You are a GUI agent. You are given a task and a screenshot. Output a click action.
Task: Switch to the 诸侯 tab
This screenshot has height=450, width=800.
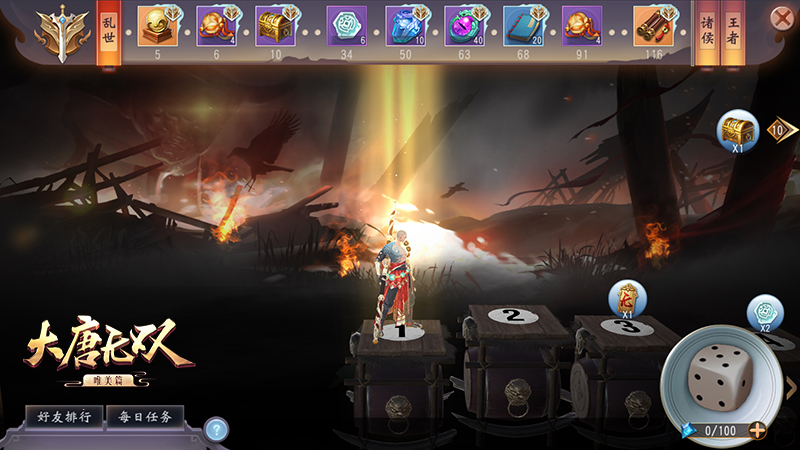pos(706,32)
